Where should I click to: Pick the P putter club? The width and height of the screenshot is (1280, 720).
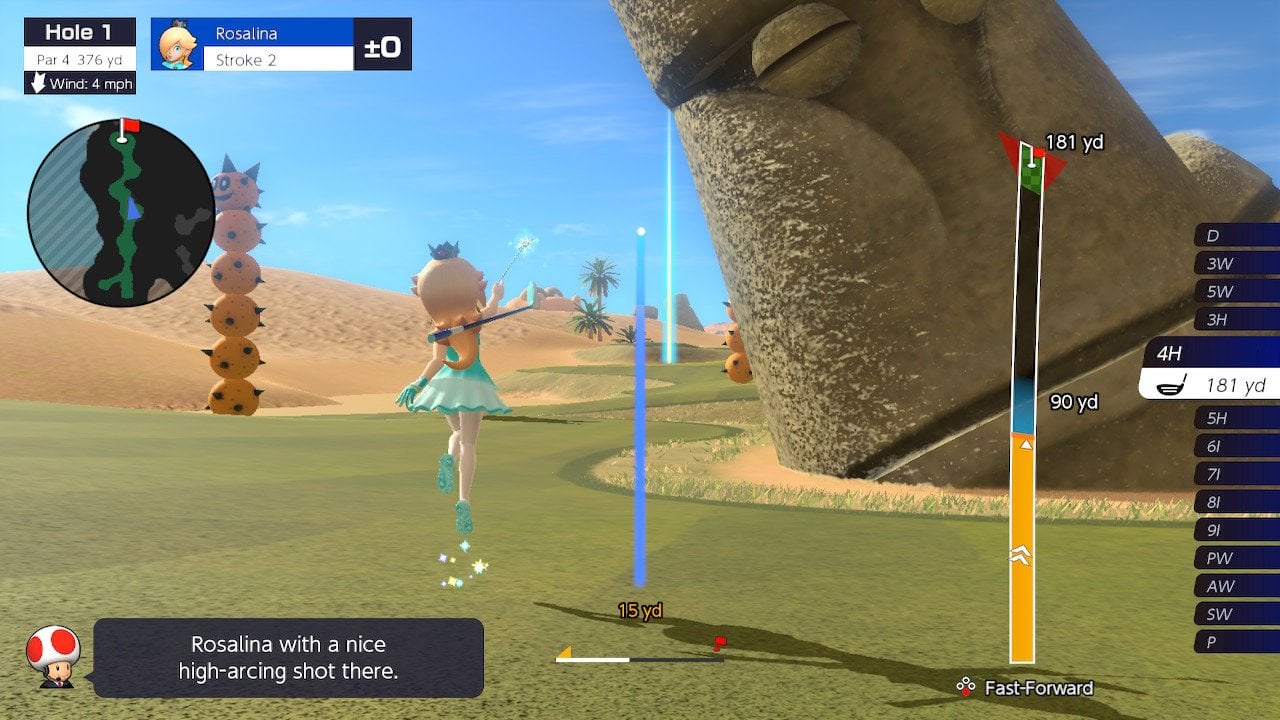pos(1236,642)
